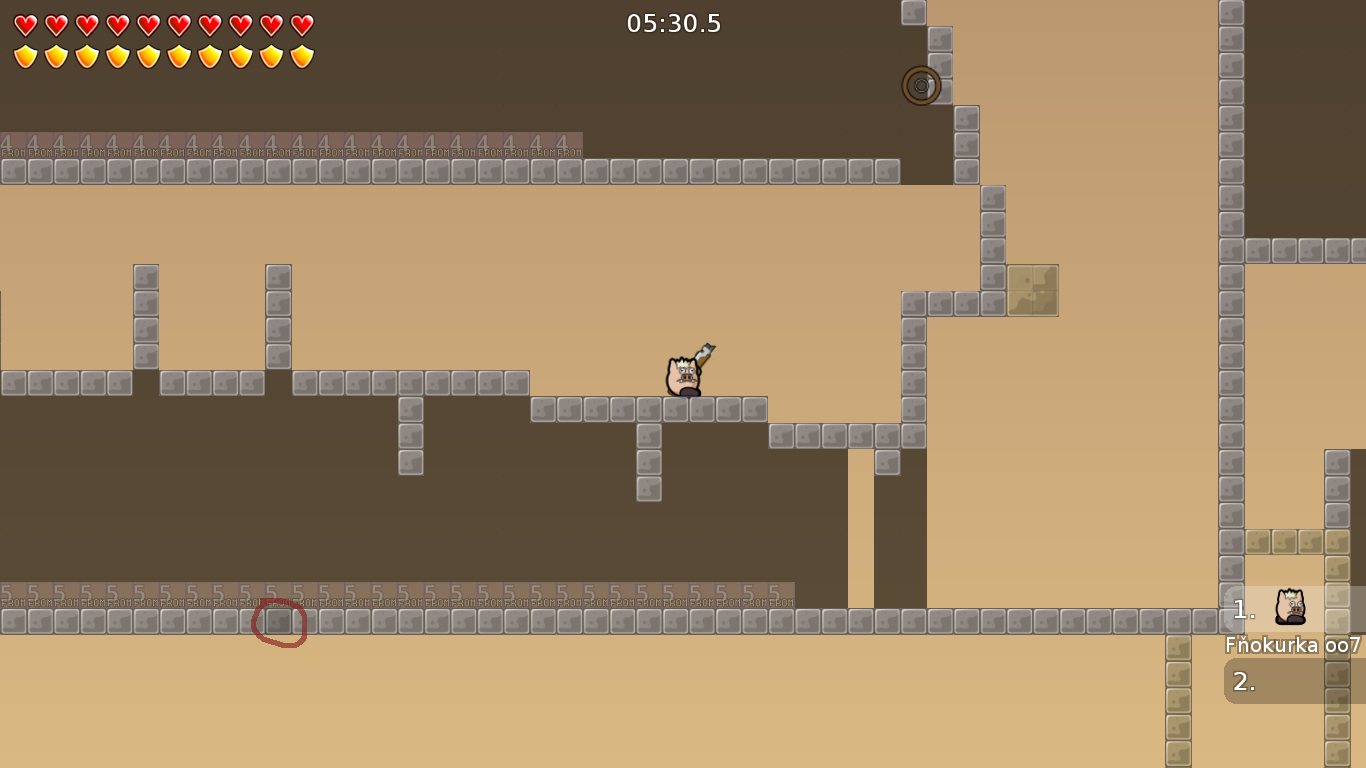The width and height of the screenshot is (1366, 768).
Task: Select the empty rank 2 score row
Action: (1294, 682)
